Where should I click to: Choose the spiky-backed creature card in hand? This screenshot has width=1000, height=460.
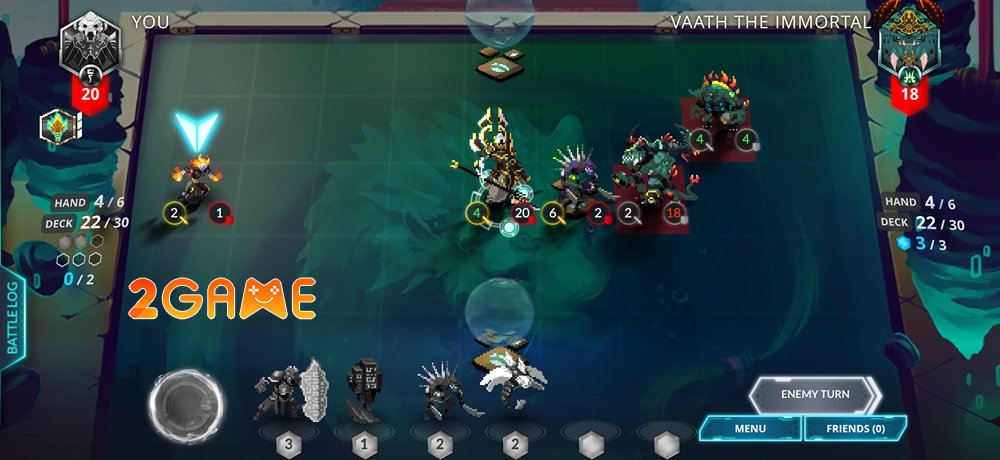point(439,391)
